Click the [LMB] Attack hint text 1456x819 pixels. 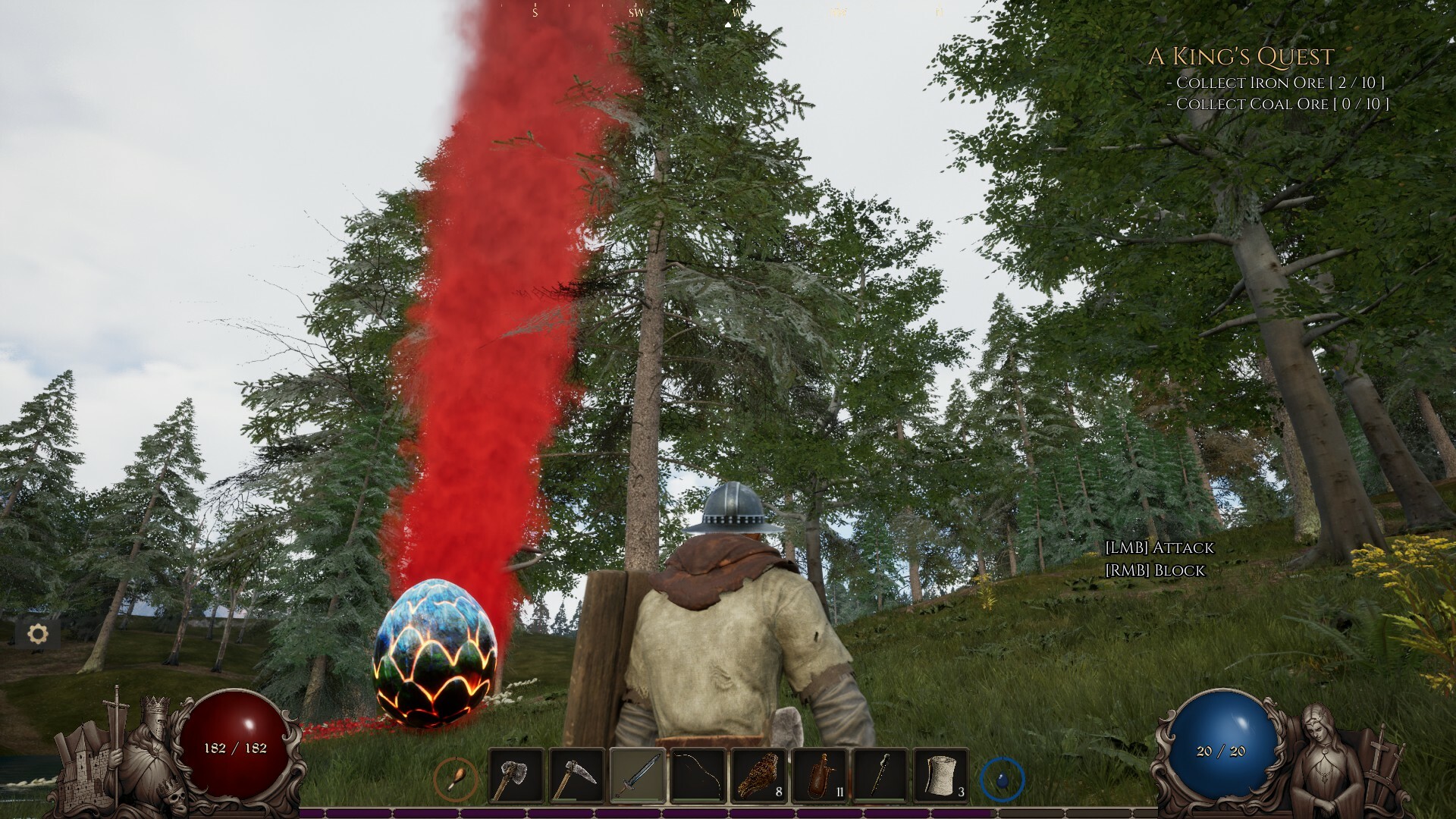point(1161,548)
